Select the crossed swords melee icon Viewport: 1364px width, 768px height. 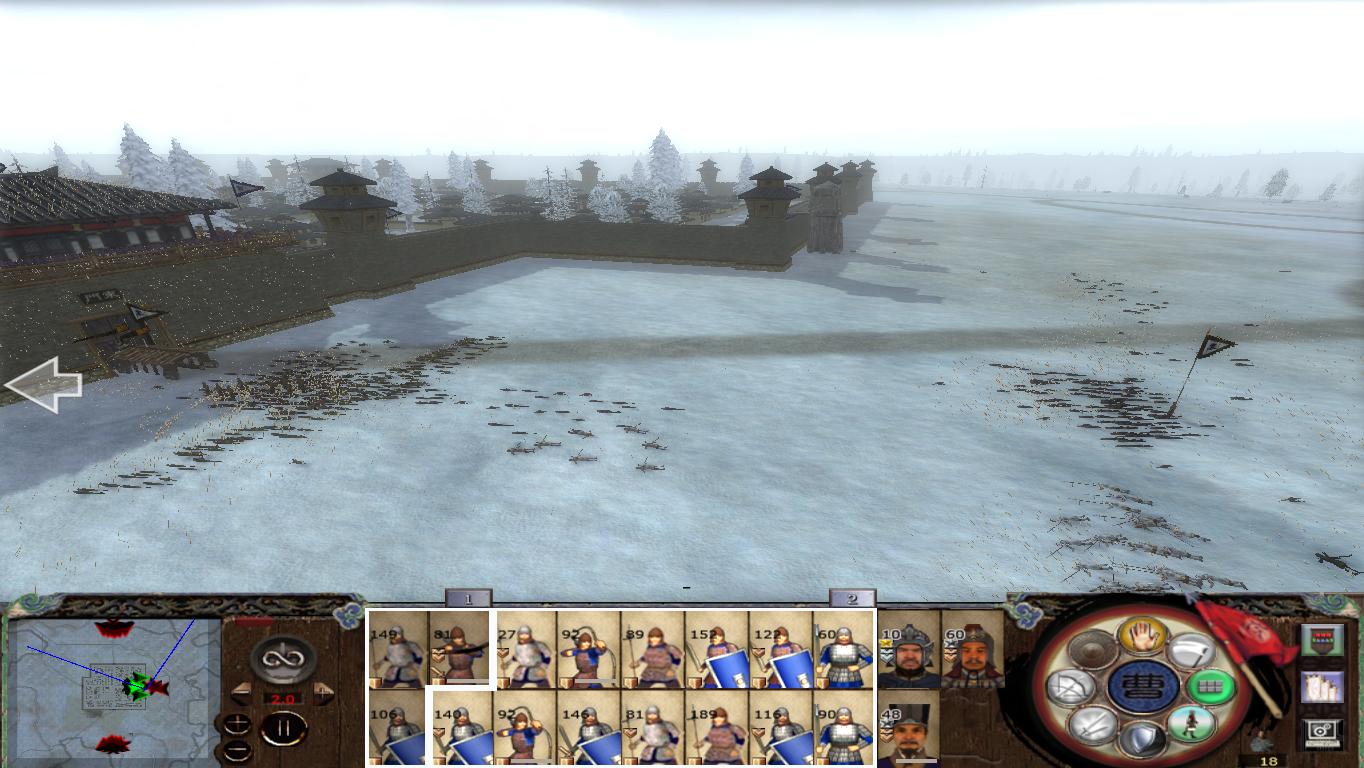(x=1094, y=724)
